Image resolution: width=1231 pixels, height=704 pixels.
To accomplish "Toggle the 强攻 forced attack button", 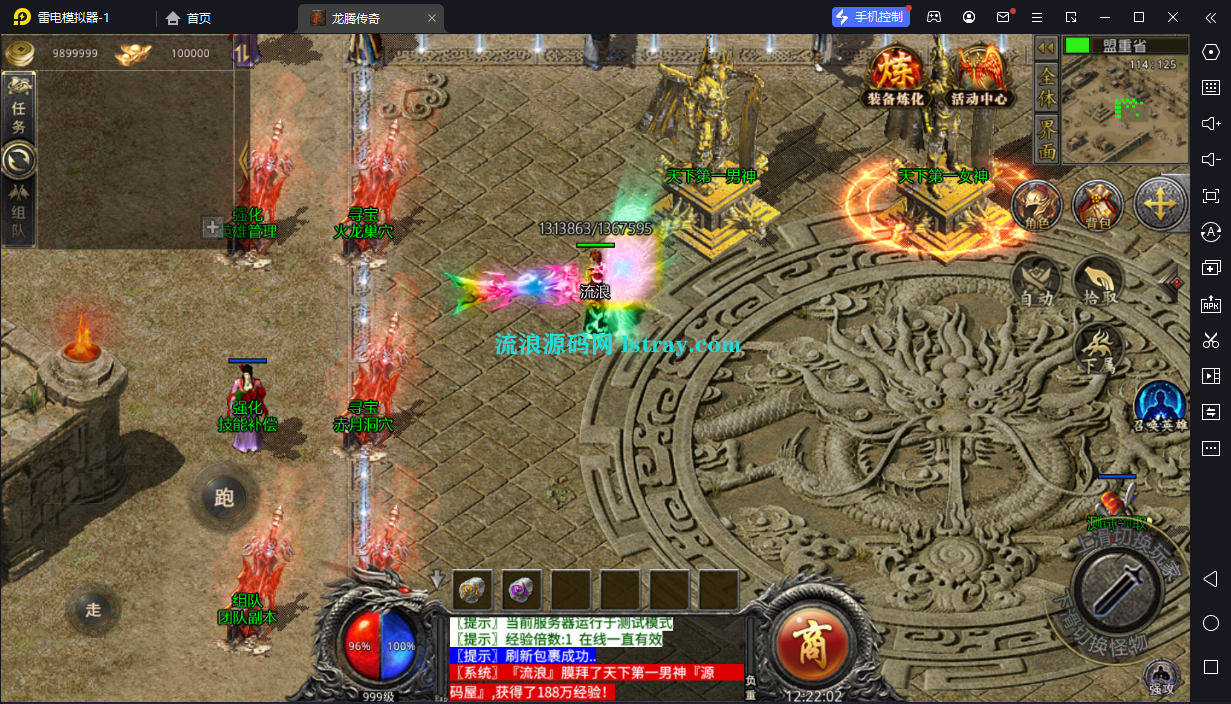I will 1160,677.
